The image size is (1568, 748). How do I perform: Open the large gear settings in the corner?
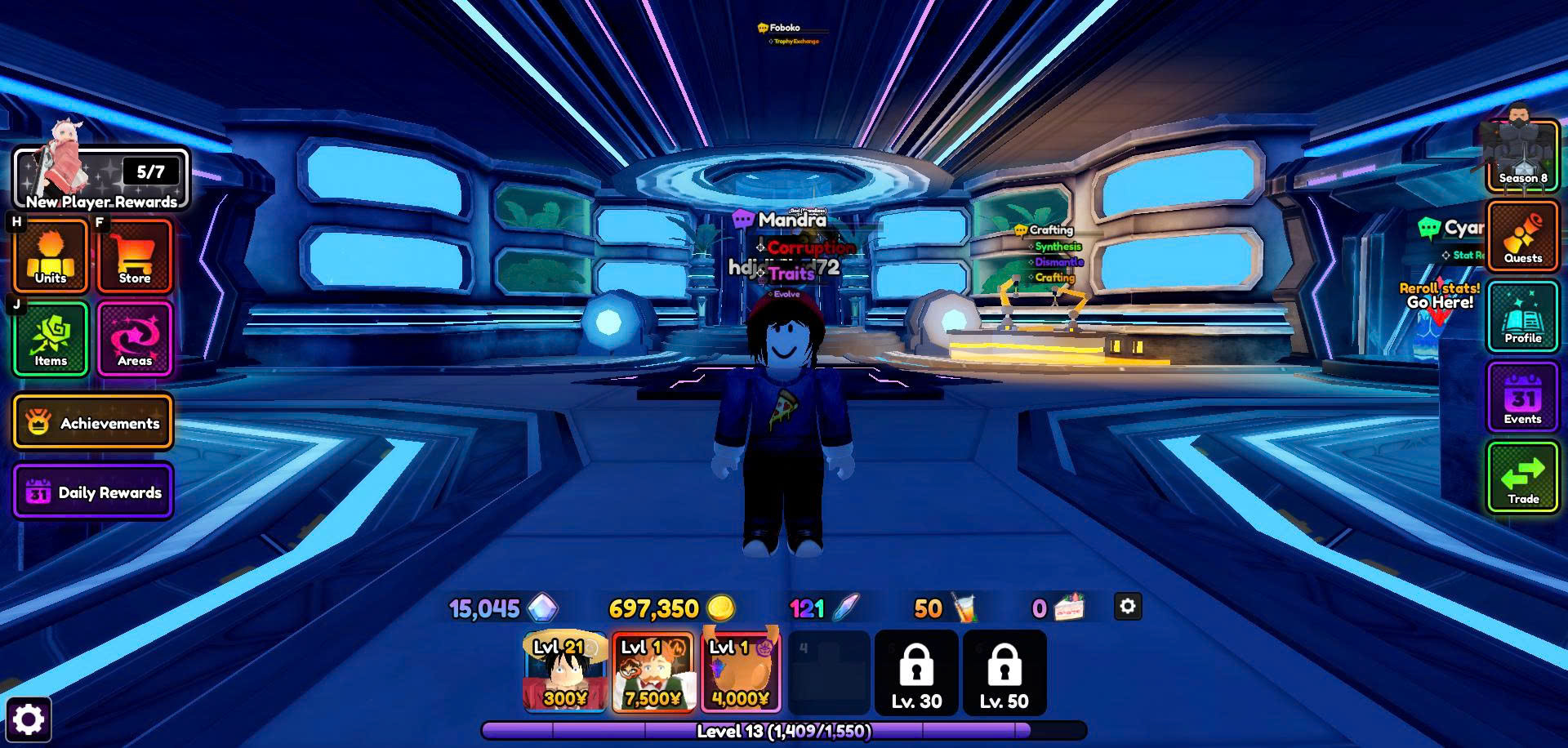[x=29, y=719]
